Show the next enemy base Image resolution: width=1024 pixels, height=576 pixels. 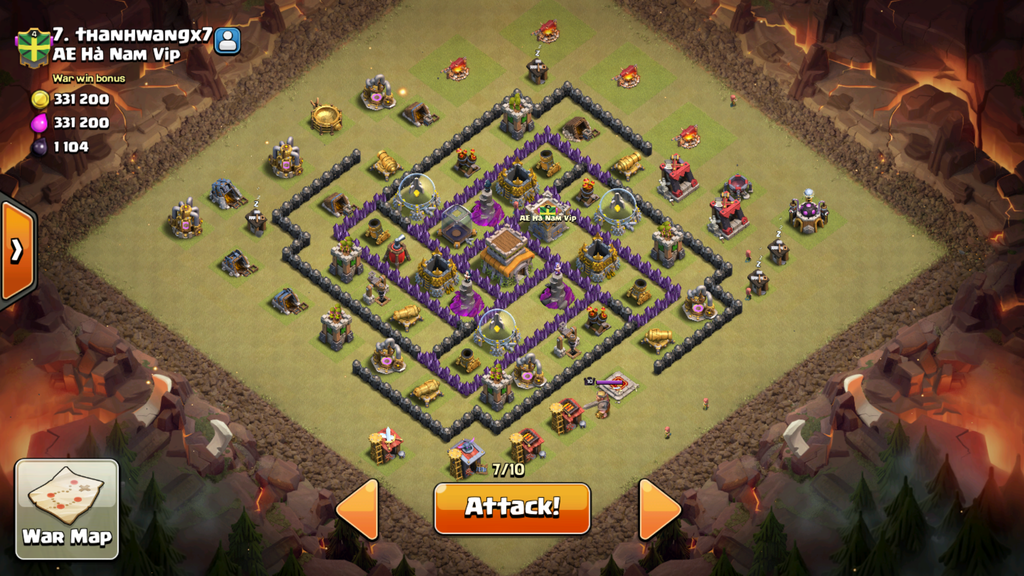[x=659, y=509]
